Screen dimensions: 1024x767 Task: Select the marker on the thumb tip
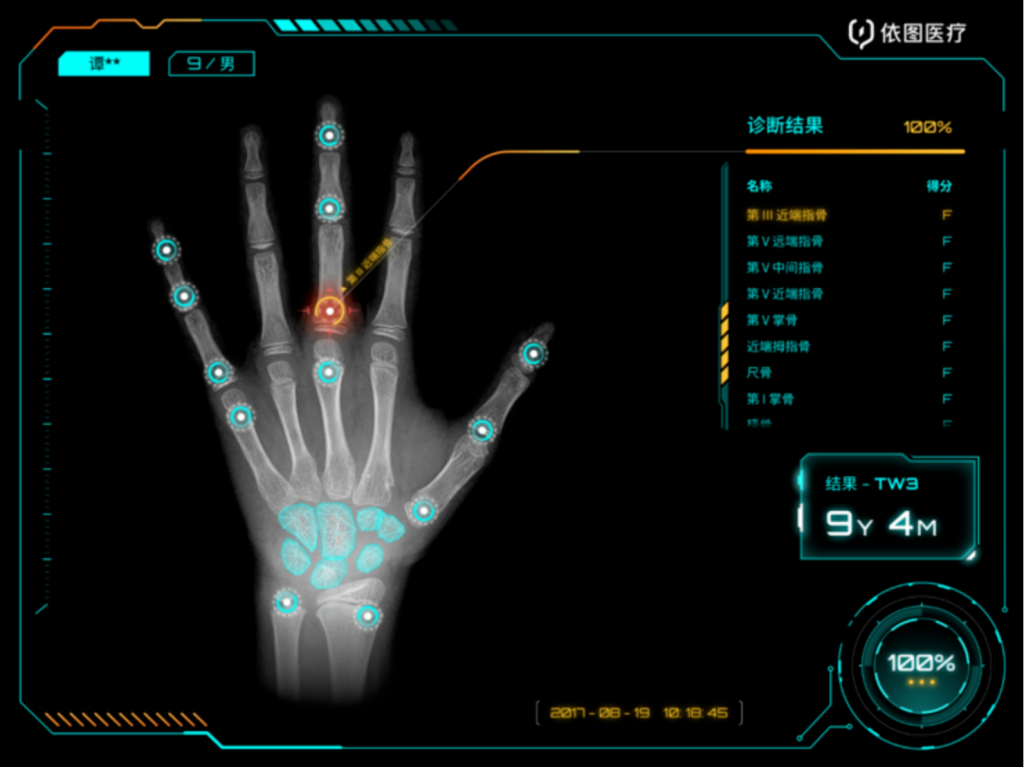point(534,353)
